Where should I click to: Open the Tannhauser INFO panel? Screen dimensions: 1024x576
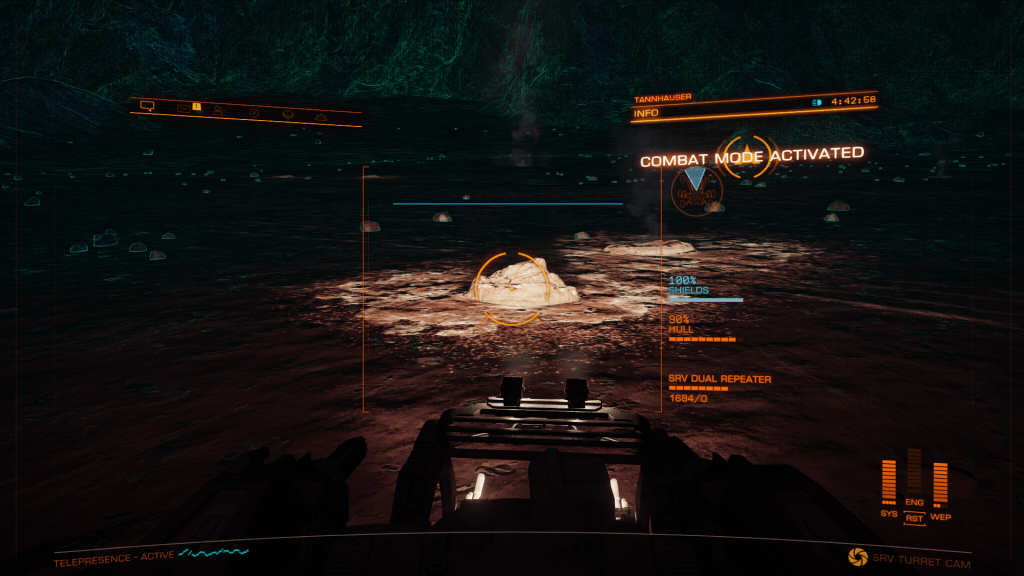[x=650, y=115]
